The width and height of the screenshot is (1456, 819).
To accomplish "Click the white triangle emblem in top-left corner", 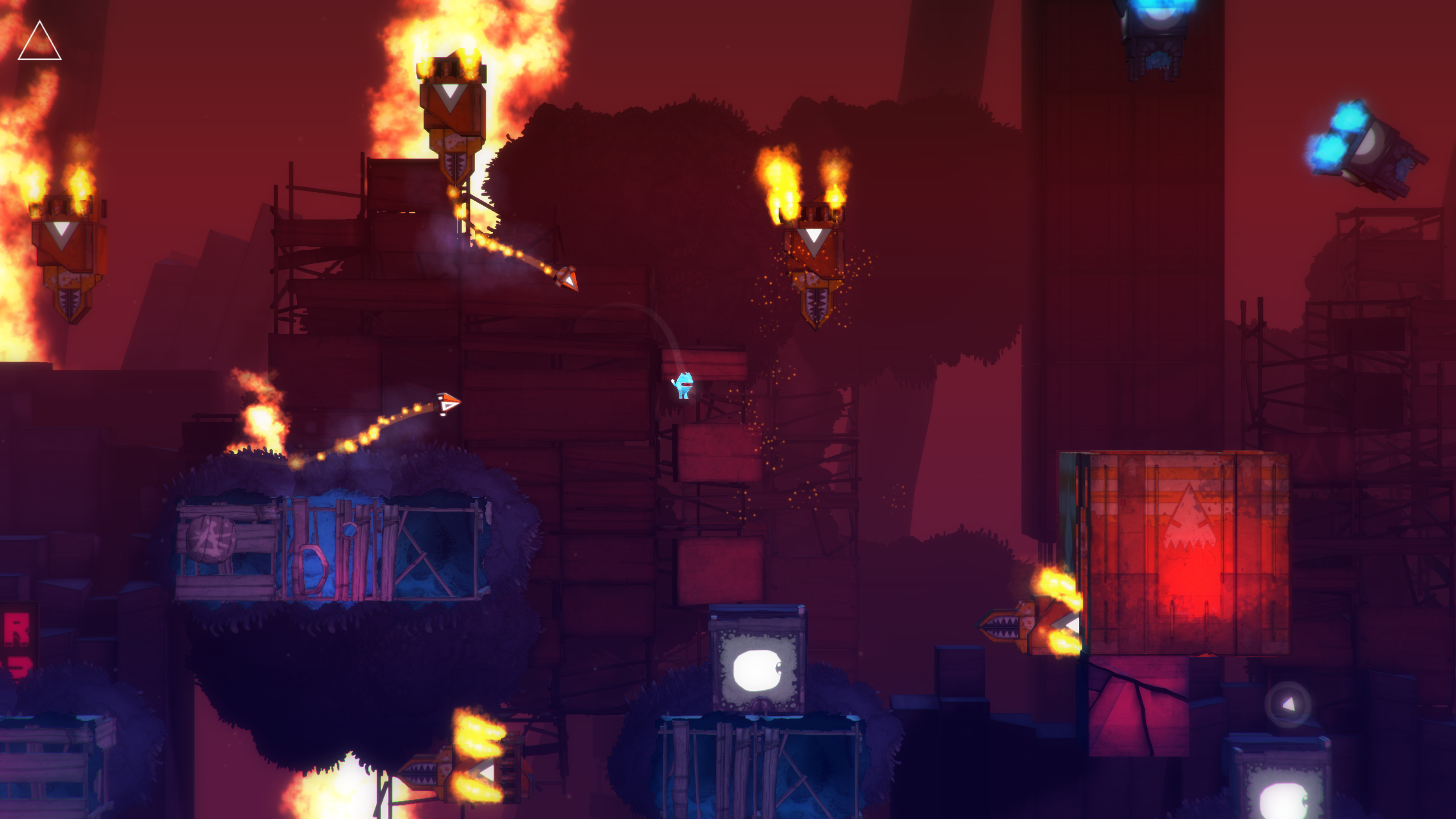I will 40,41.
